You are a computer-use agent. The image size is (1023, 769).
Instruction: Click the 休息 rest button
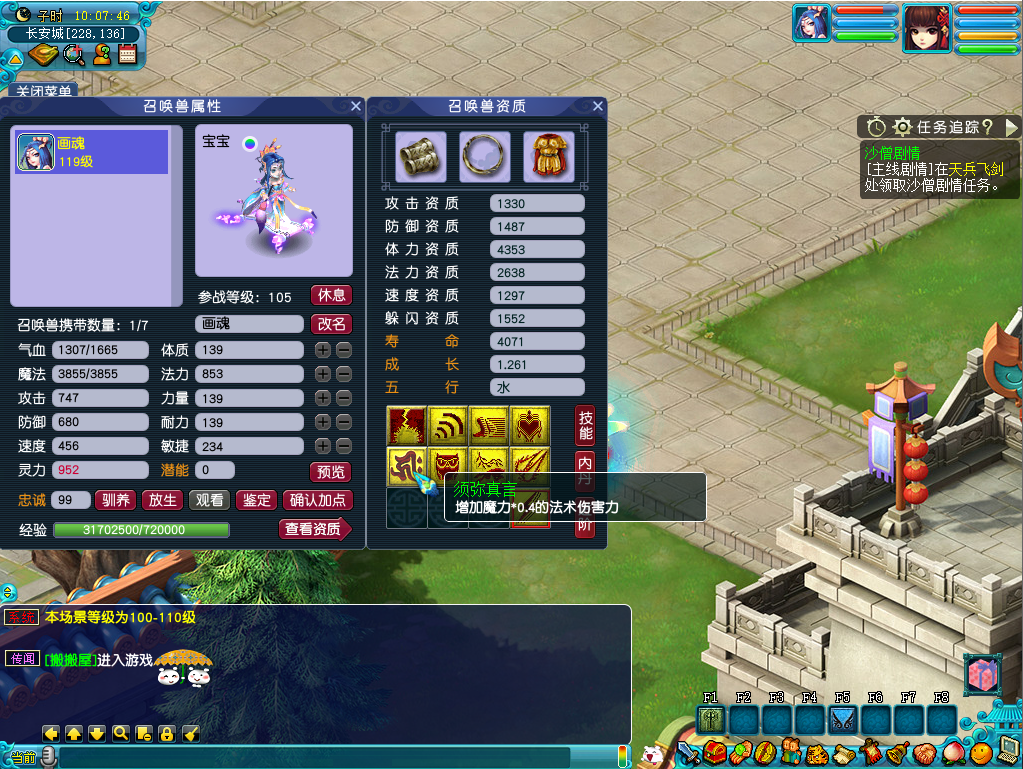331,295
